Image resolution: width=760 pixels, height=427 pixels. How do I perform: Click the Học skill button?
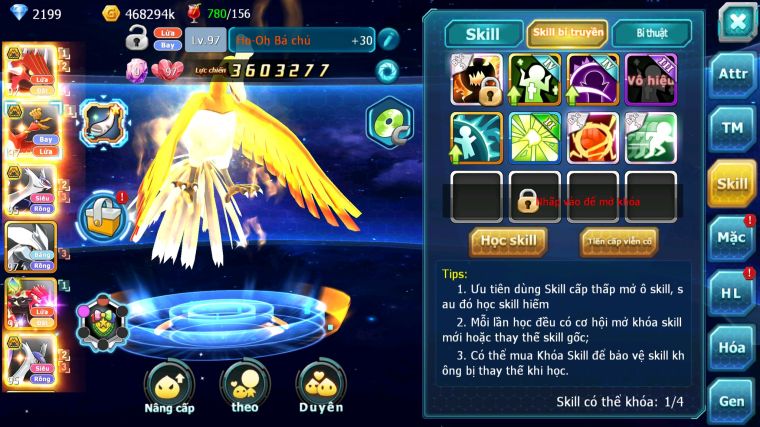(508, 241)
